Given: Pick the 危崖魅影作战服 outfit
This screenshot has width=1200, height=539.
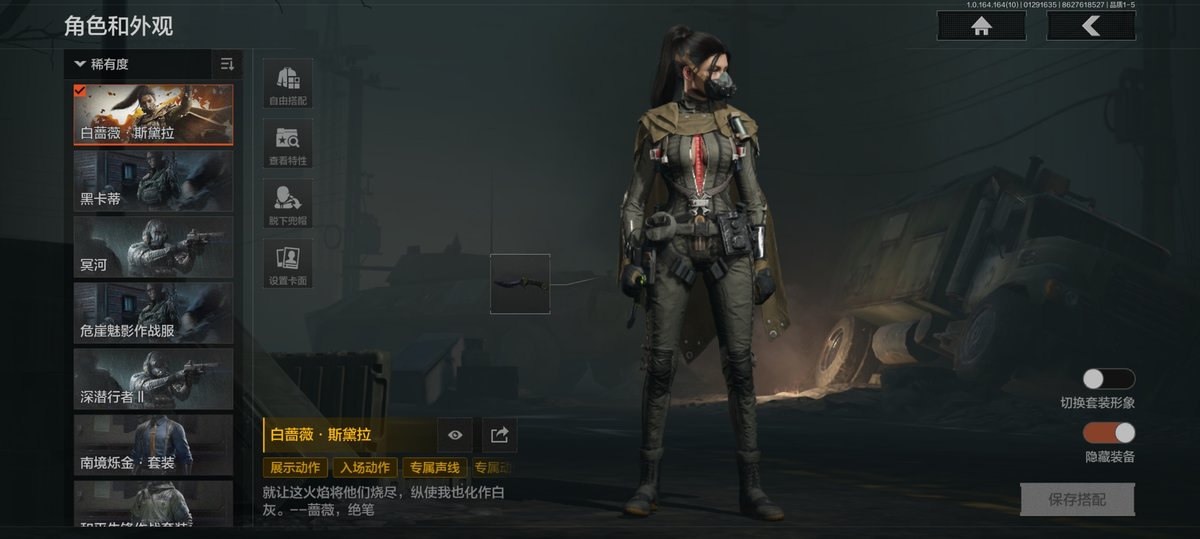Looking at the screenshot, I should coord(153,312).
